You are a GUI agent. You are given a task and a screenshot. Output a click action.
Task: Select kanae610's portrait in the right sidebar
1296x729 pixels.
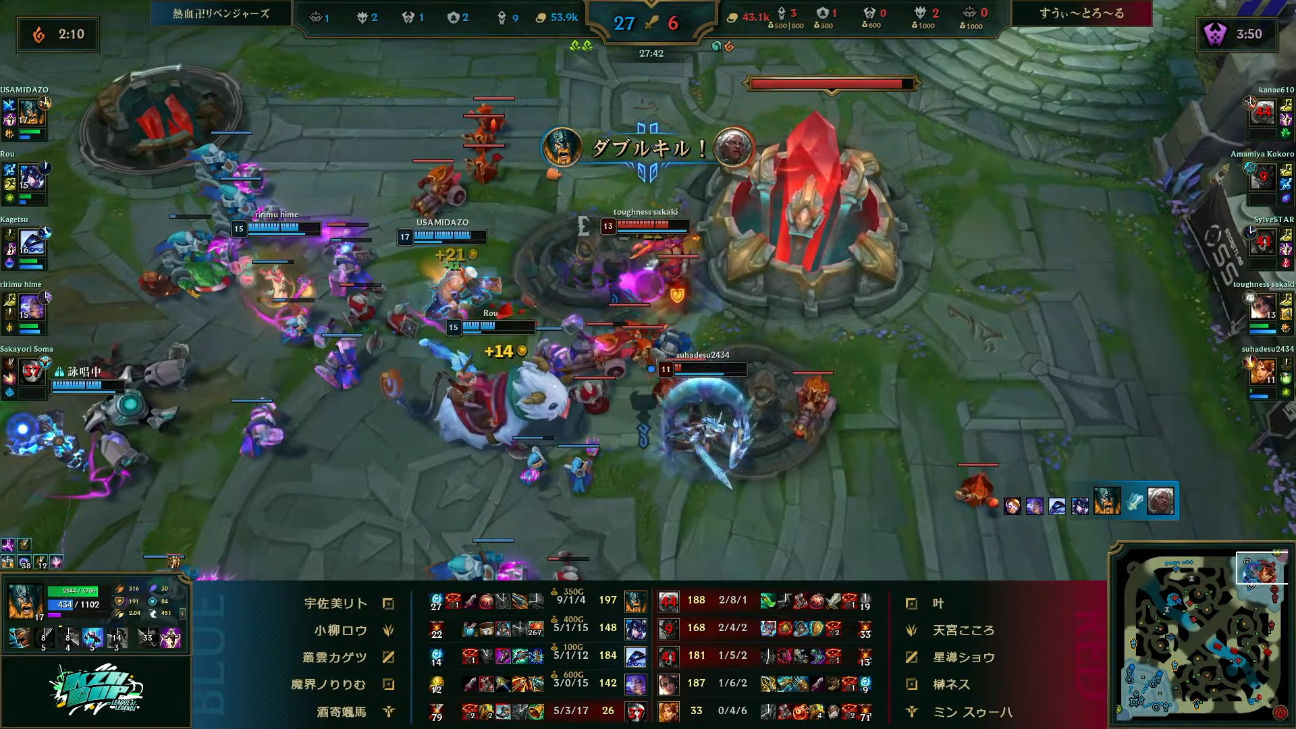(x=1263, y=112)
